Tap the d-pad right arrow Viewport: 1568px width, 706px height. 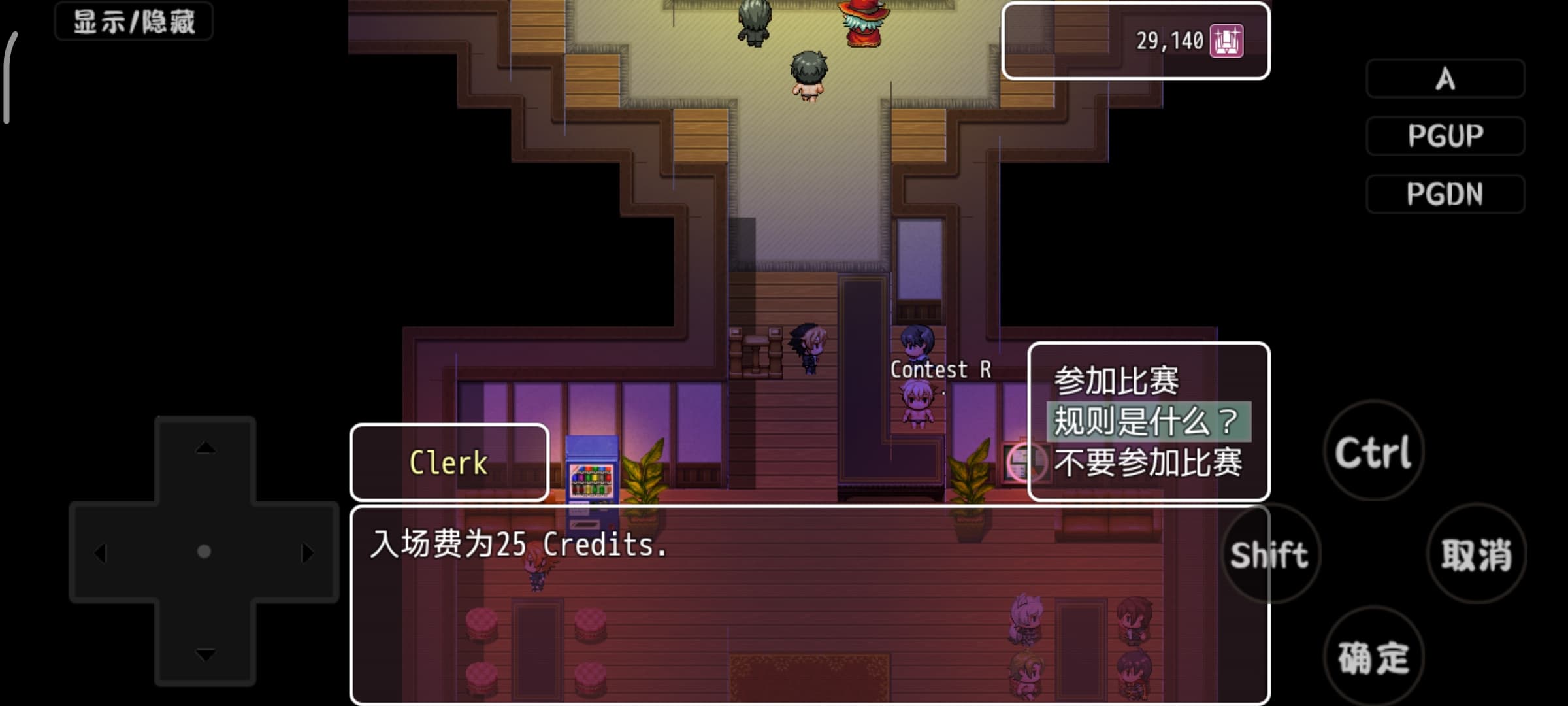point(307,553)
